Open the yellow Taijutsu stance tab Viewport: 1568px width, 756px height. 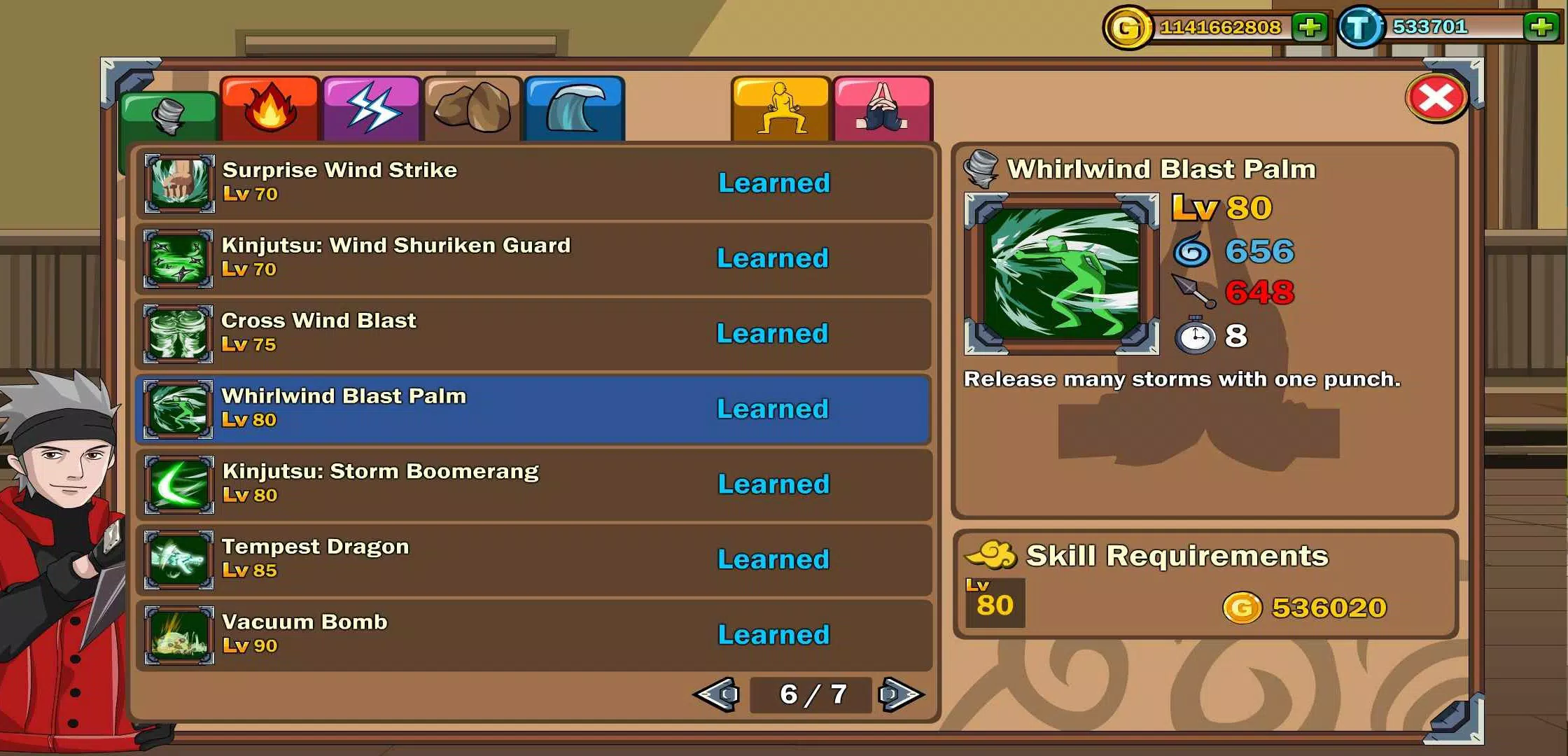coord(780,108)
